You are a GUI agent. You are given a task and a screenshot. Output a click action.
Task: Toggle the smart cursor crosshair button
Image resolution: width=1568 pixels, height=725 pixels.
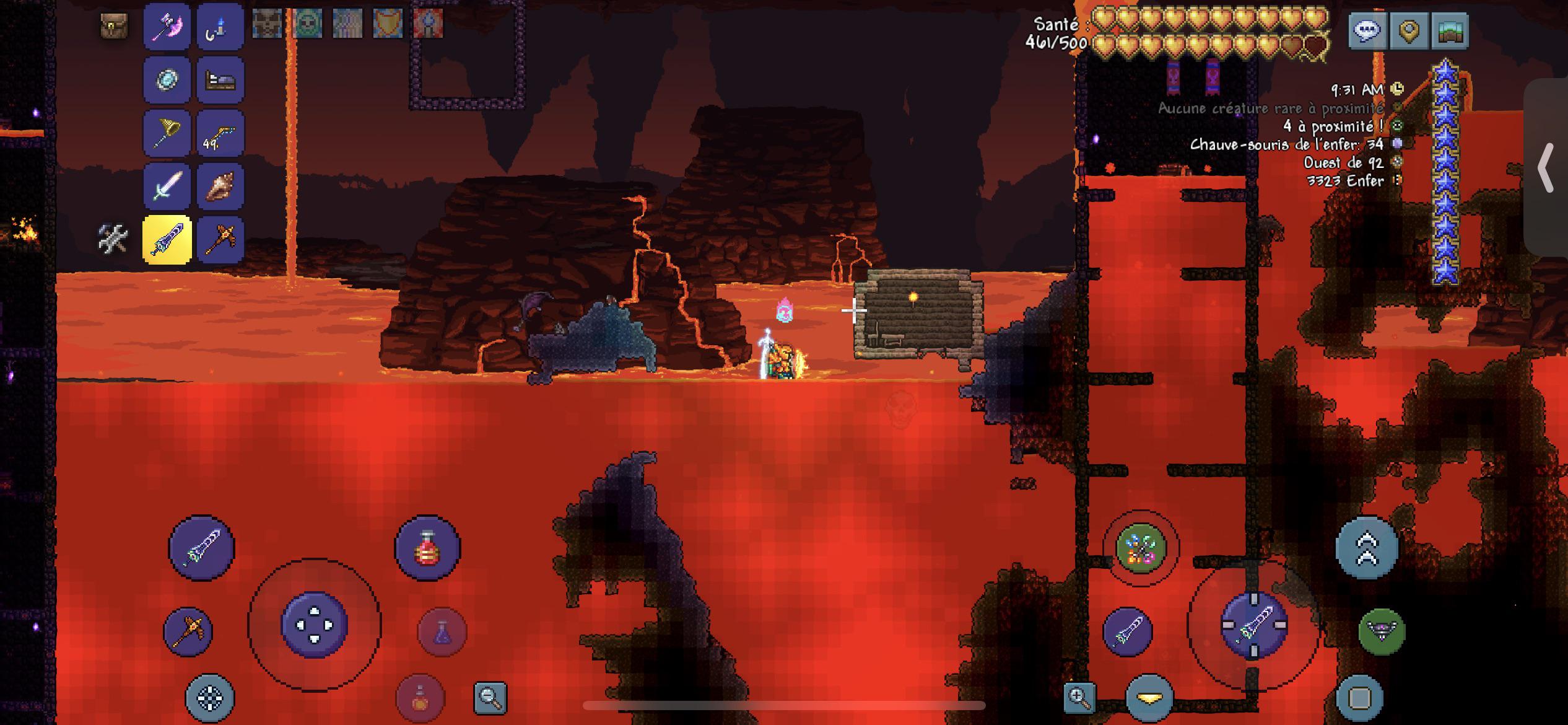tap(210, 698)
